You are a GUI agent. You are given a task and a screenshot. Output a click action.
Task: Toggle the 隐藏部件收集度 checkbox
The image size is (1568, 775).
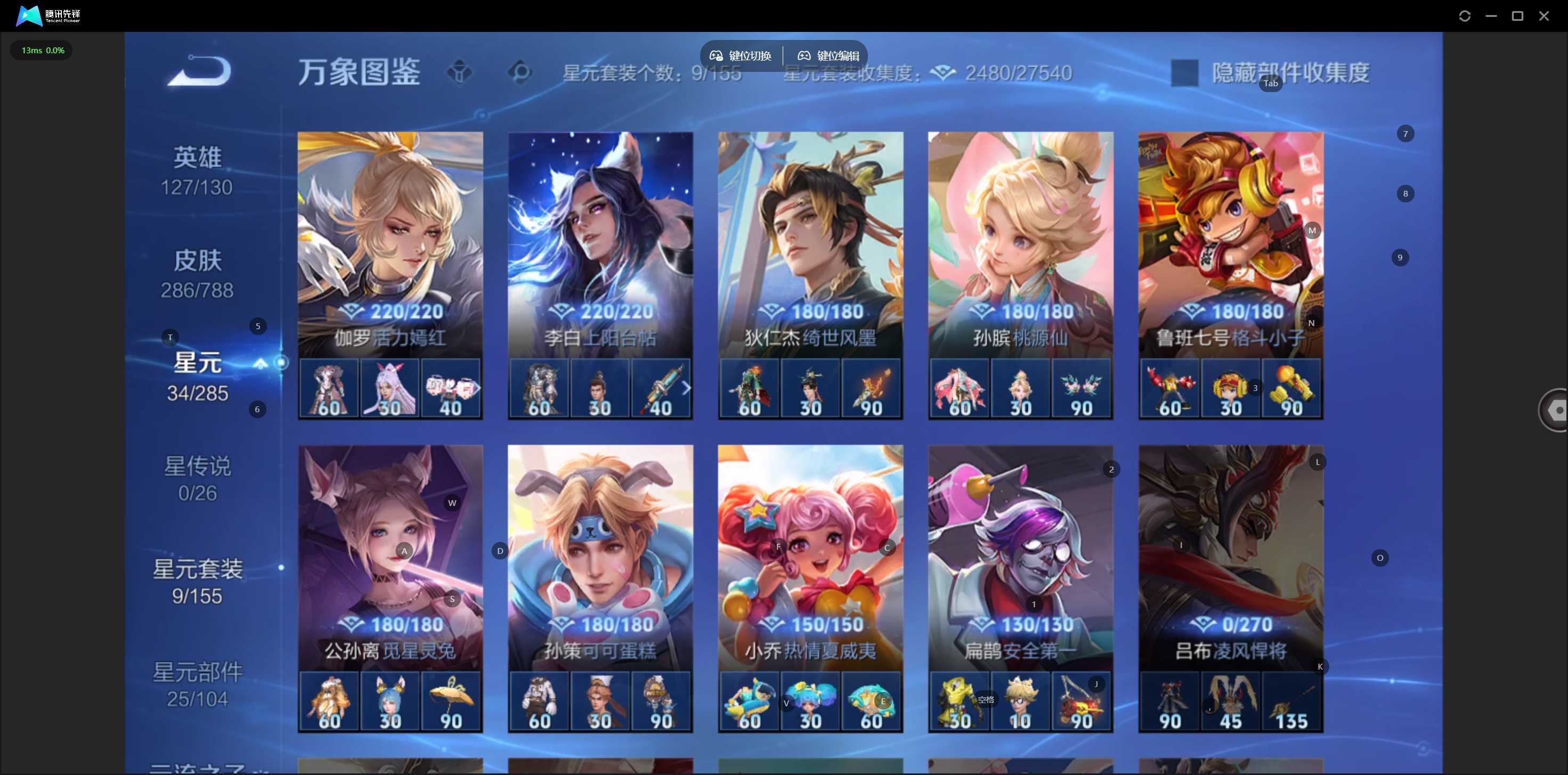click(1184, 73)
